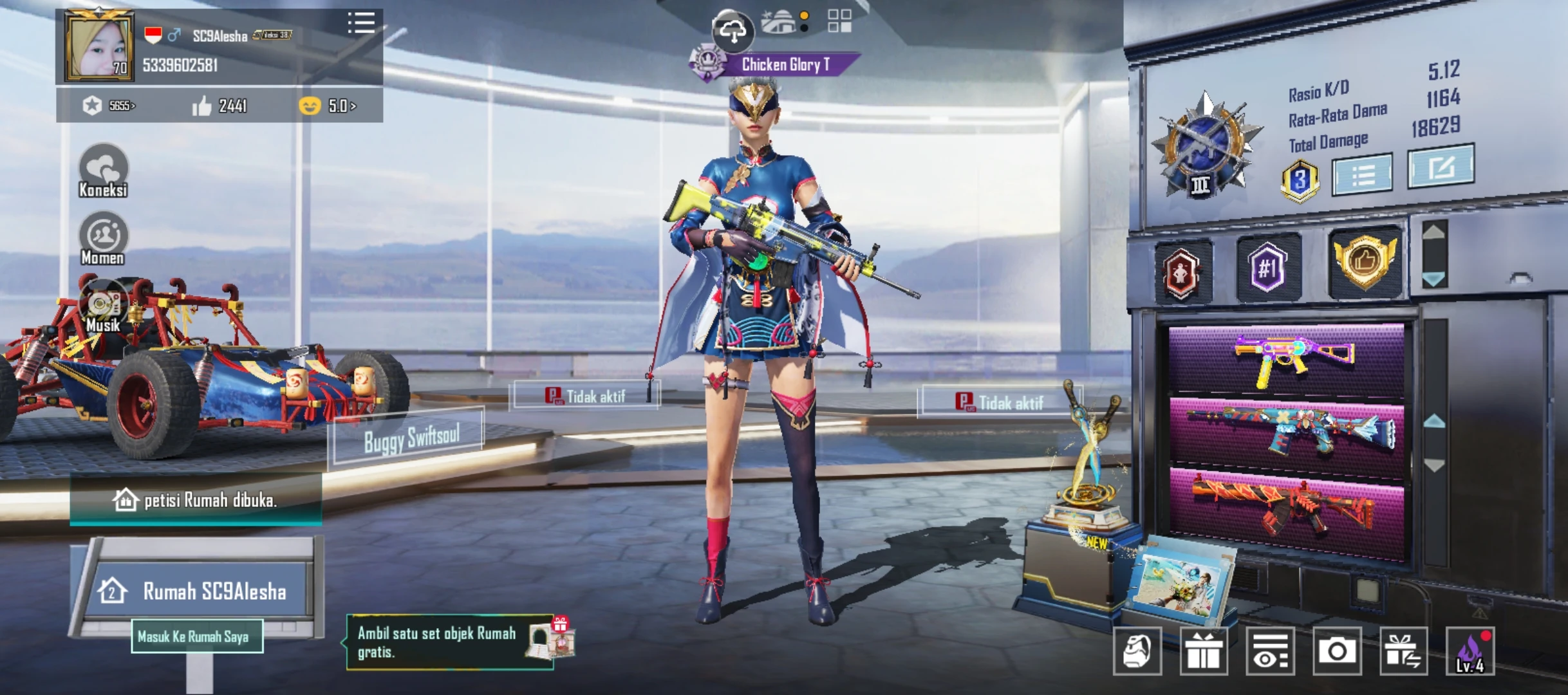Enter home via 'Masuk Ke Rumah Saya'
Screen dimensions: 1568x695
tap(196, 636)
